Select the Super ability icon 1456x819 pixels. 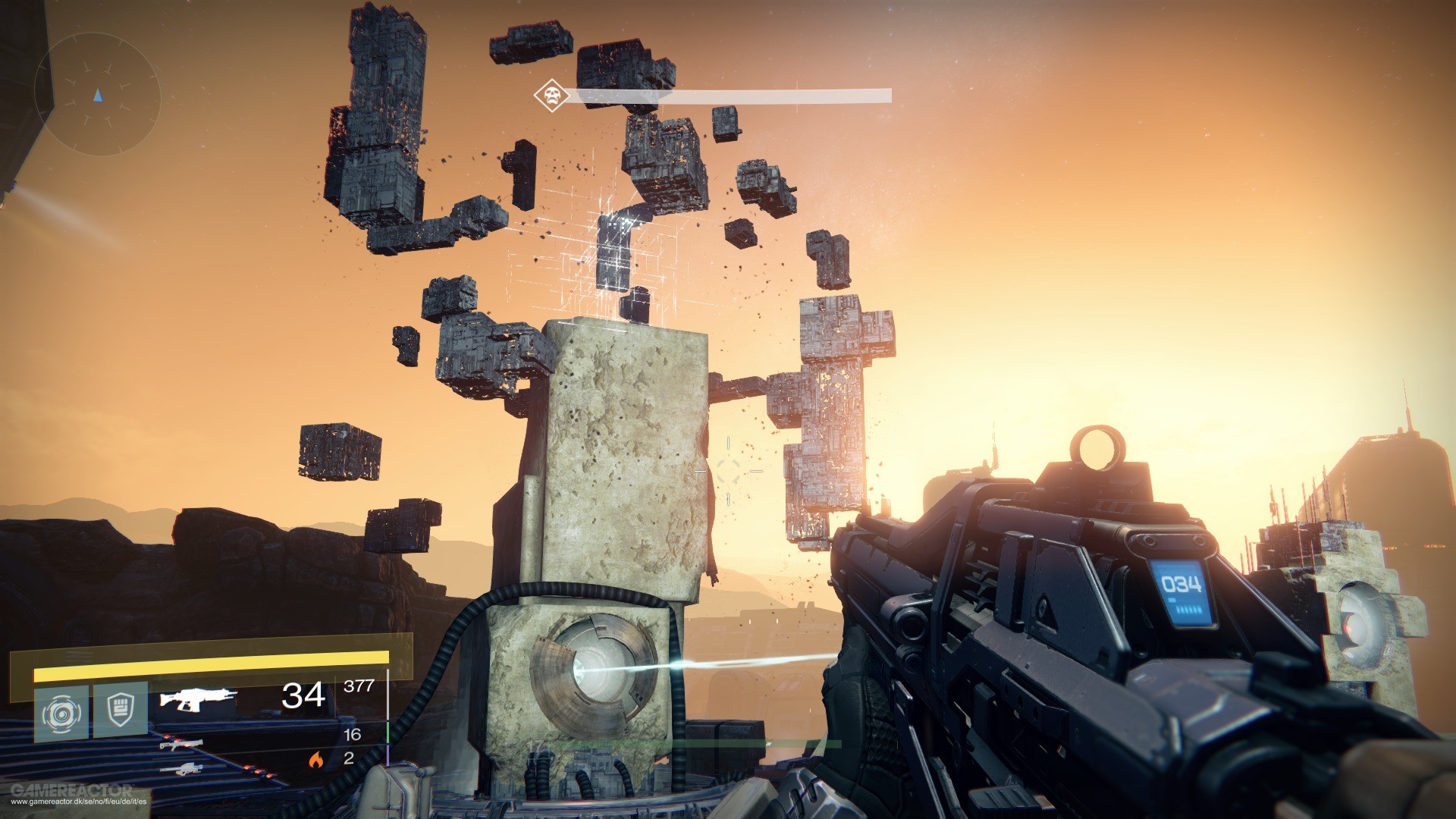62,710
